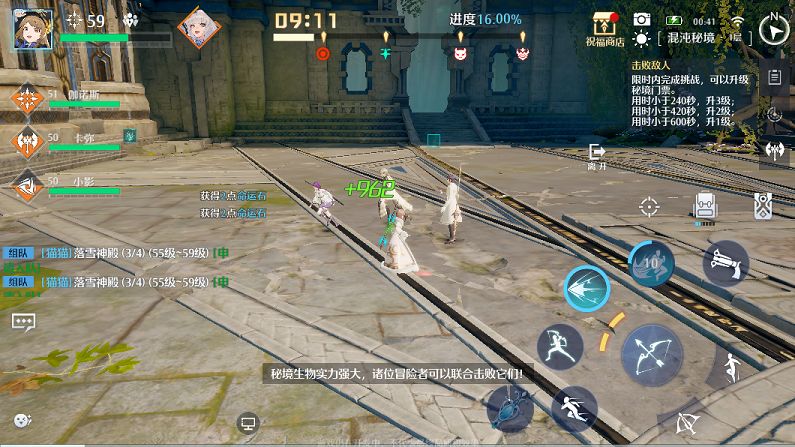
Task: Open the 祝福商店 blessing shop
Action: [x=605, y=28]
